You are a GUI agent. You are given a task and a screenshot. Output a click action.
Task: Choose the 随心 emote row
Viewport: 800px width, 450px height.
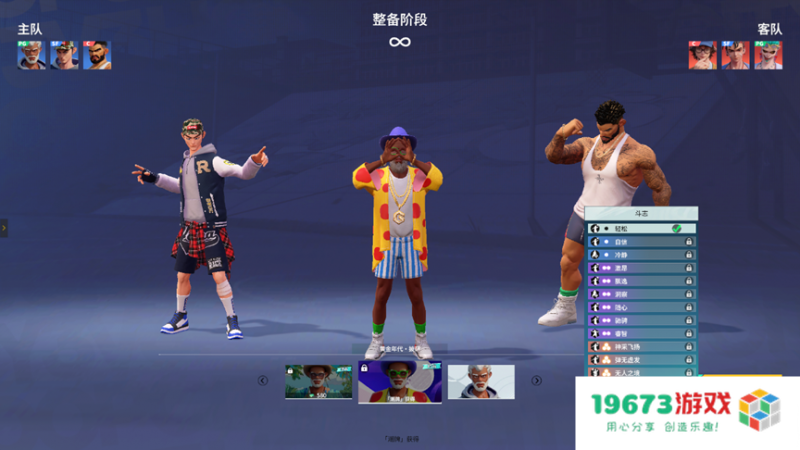pyautogui.click(x=640, y=307)
